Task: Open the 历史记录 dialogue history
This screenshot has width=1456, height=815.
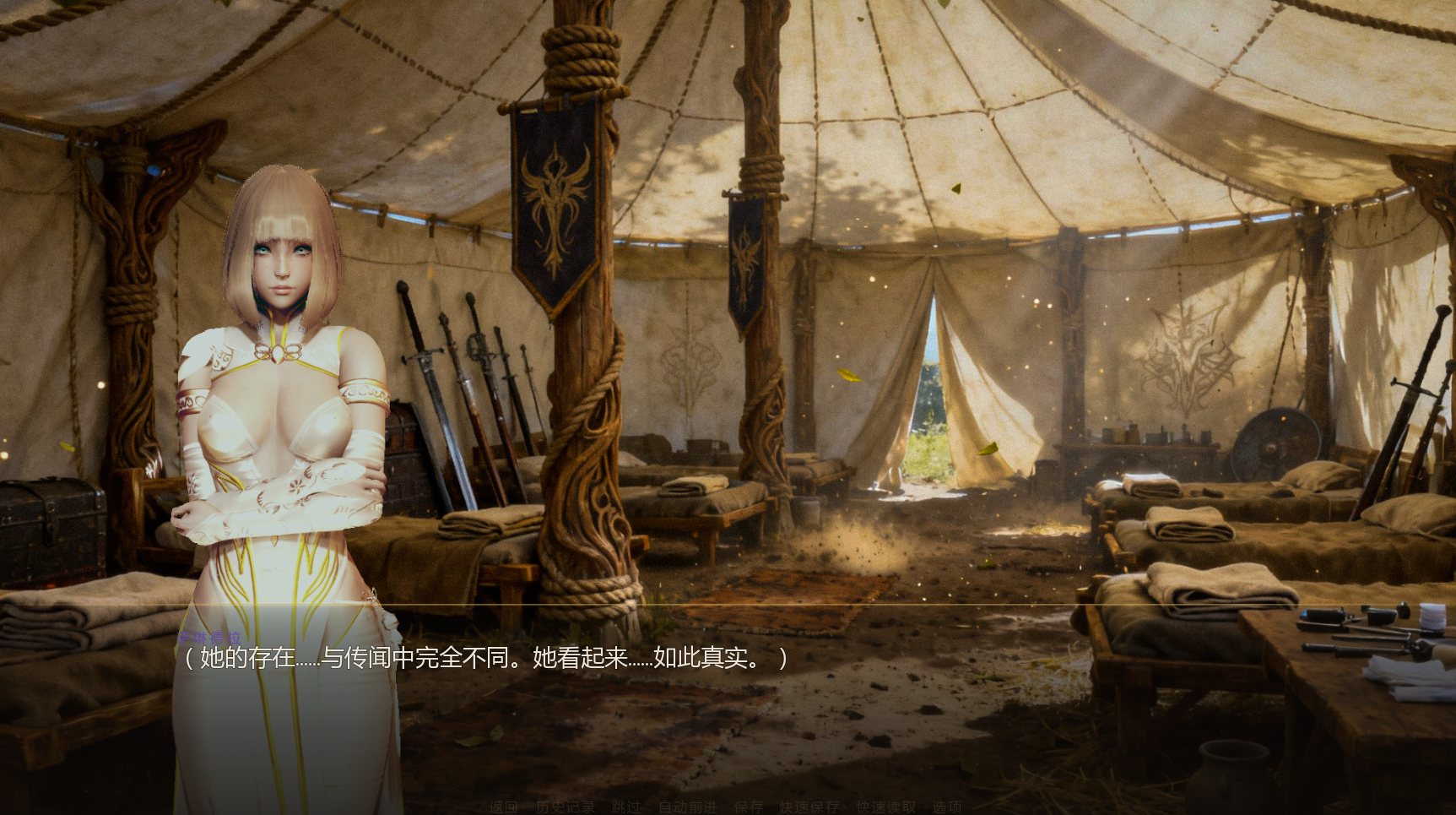Action: (x=565, y=807)
